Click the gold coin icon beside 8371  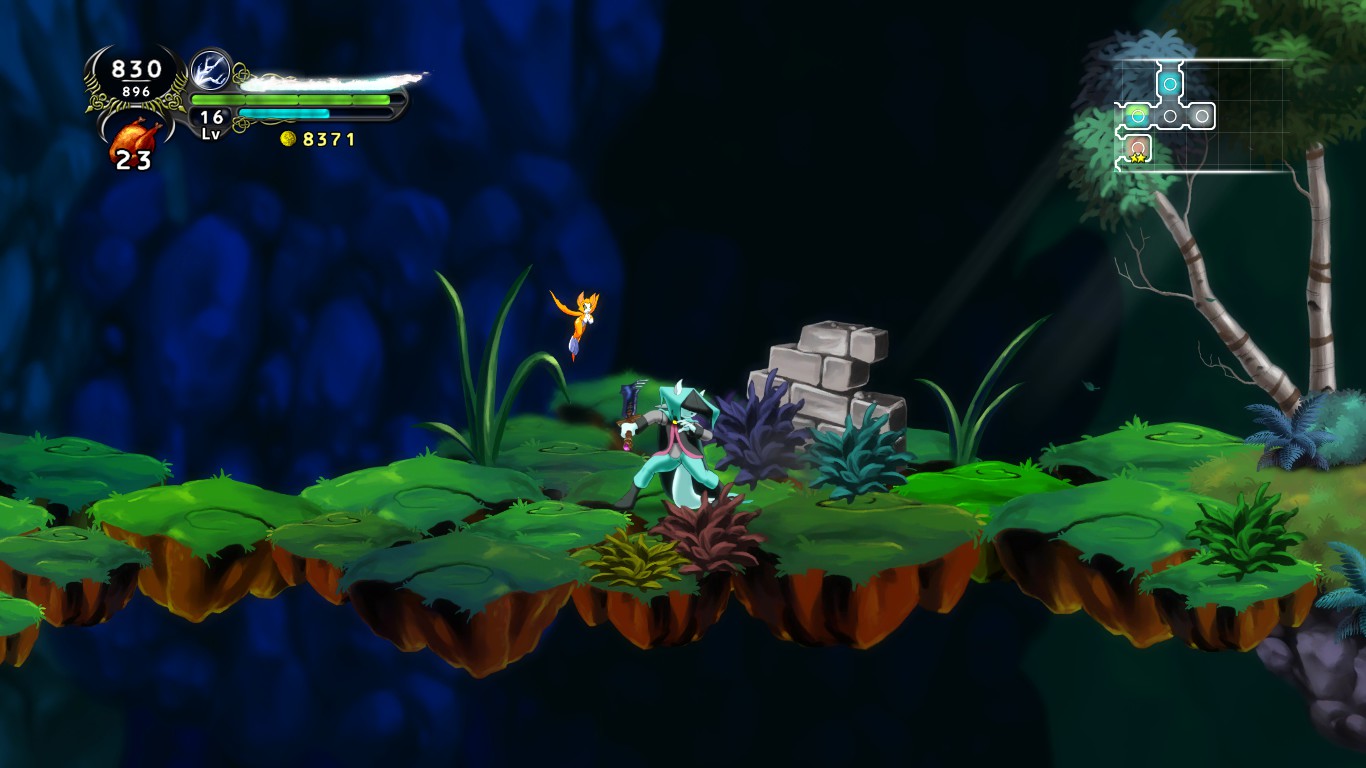(289, 140)
